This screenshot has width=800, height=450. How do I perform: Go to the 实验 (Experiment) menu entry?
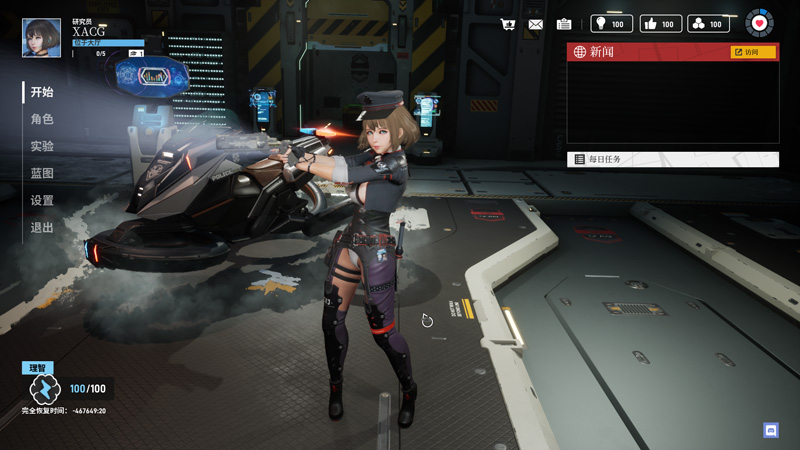click(x=42, y=146)
